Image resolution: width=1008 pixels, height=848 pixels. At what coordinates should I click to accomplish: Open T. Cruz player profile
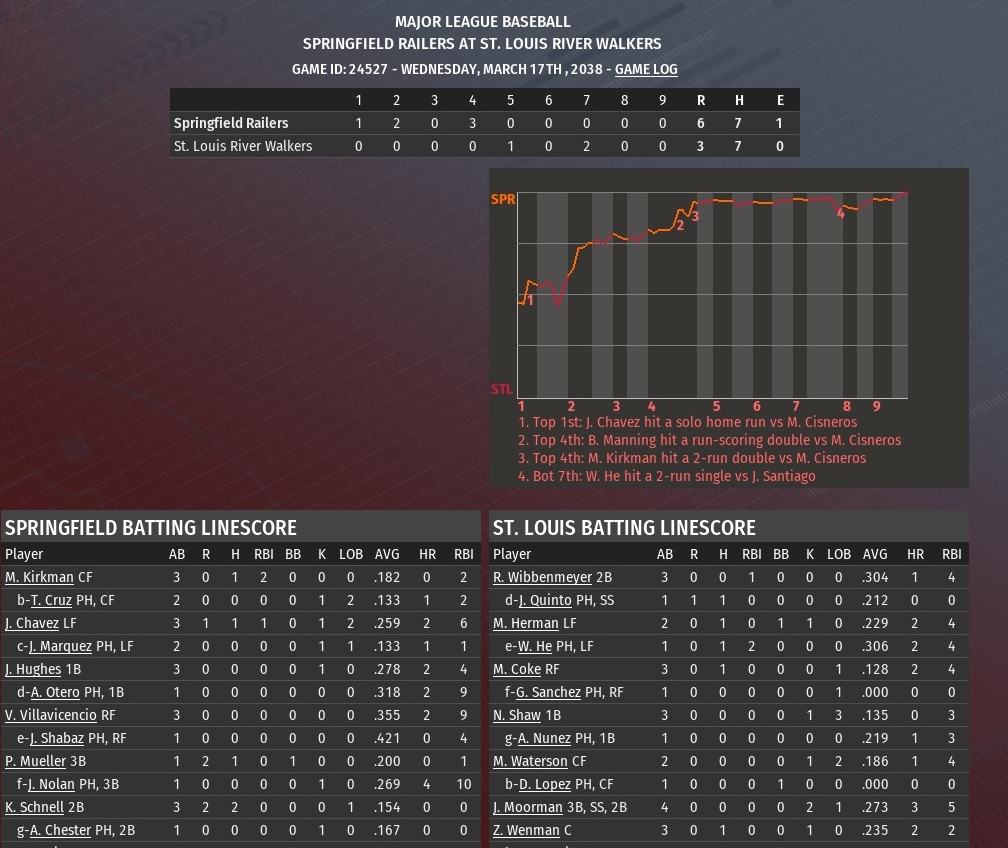click(51, 600)
